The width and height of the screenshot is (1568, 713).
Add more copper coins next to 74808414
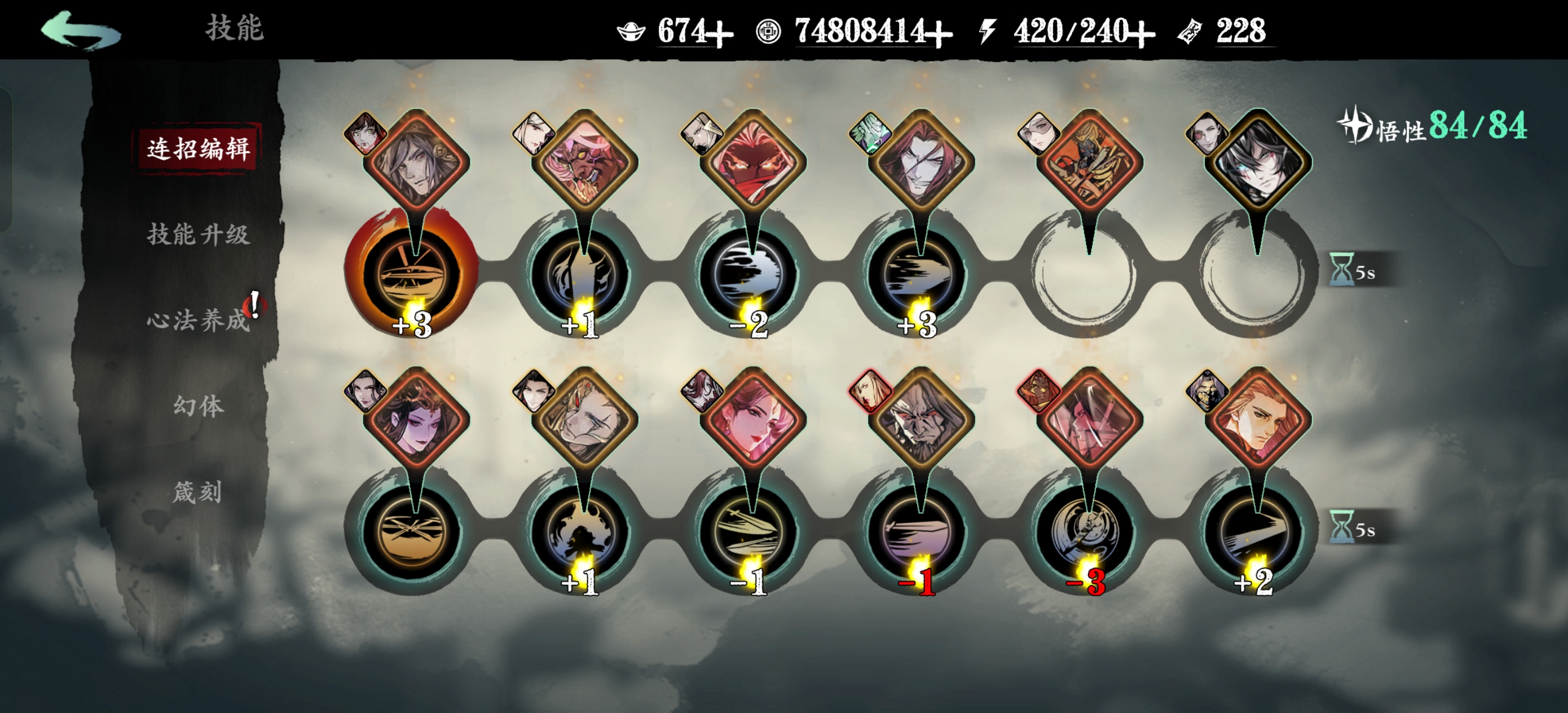coord(939,33)
